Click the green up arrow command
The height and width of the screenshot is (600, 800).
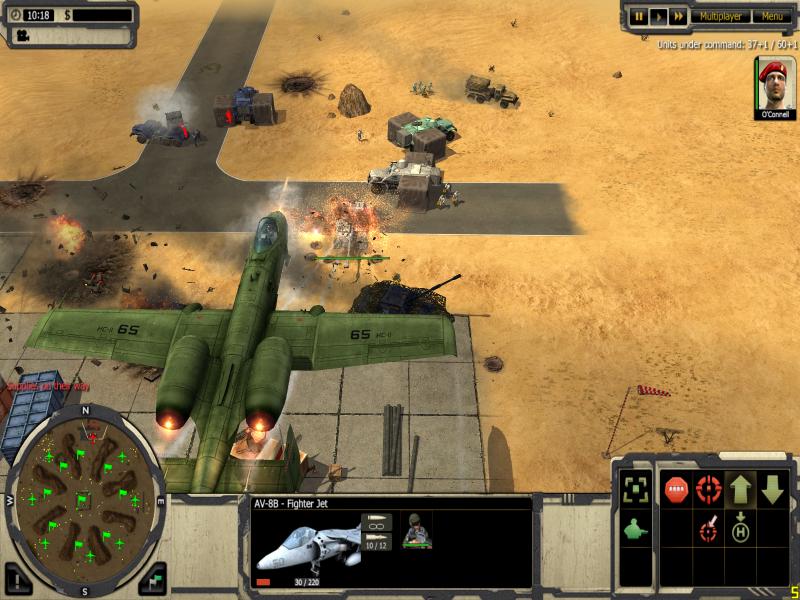tap(740, 490)
